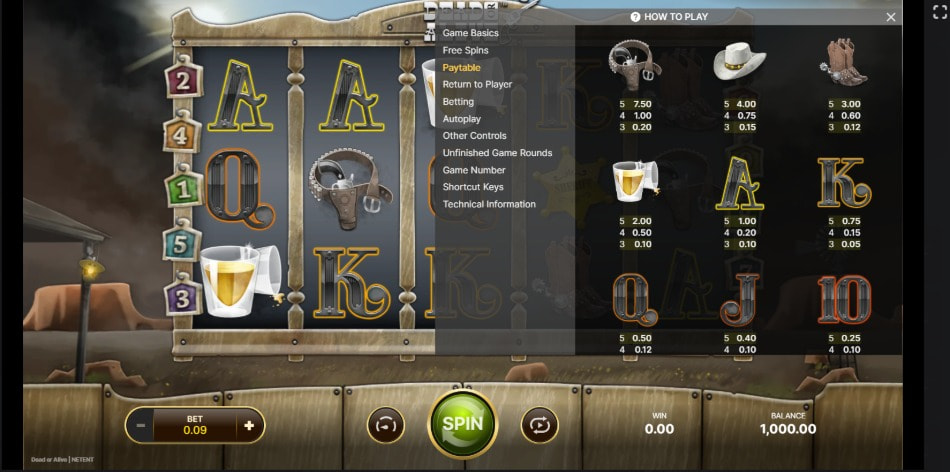Open the Game Basics help section

click(x=470, y=33)
